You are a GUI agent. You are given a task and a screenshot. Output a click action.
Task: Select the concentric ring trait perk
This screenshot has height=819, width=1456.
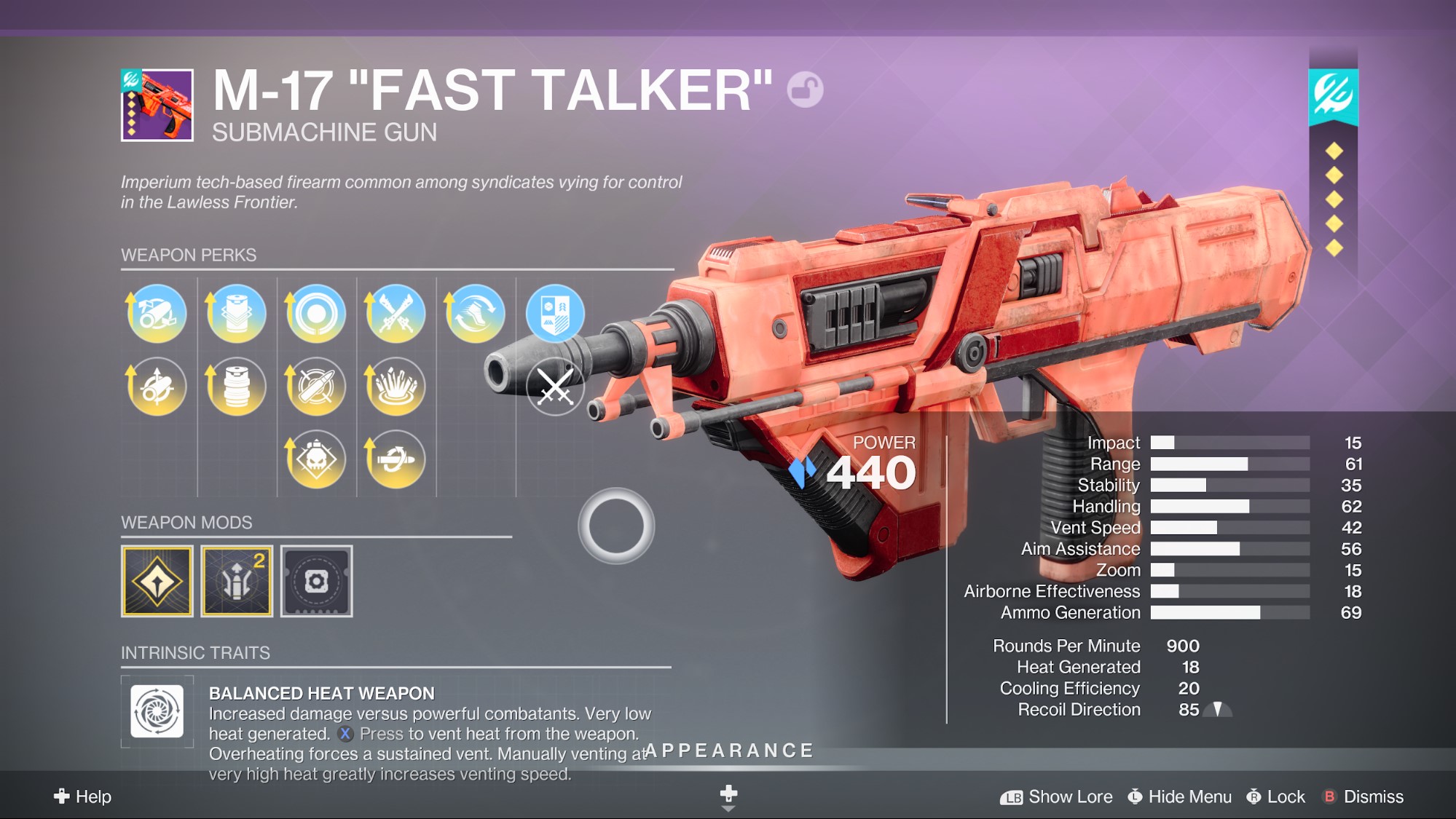(x=316, y=314)
